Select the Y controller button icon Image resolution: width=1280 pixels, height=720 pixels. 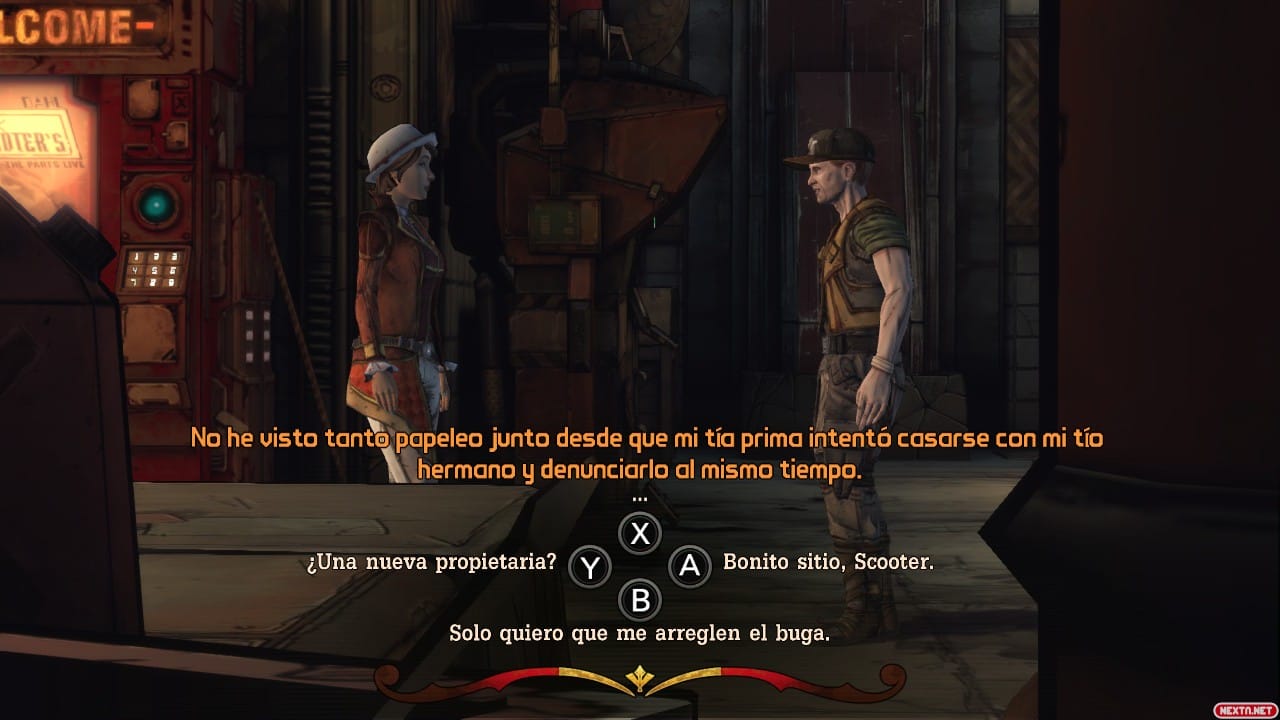tap(592, 565)
